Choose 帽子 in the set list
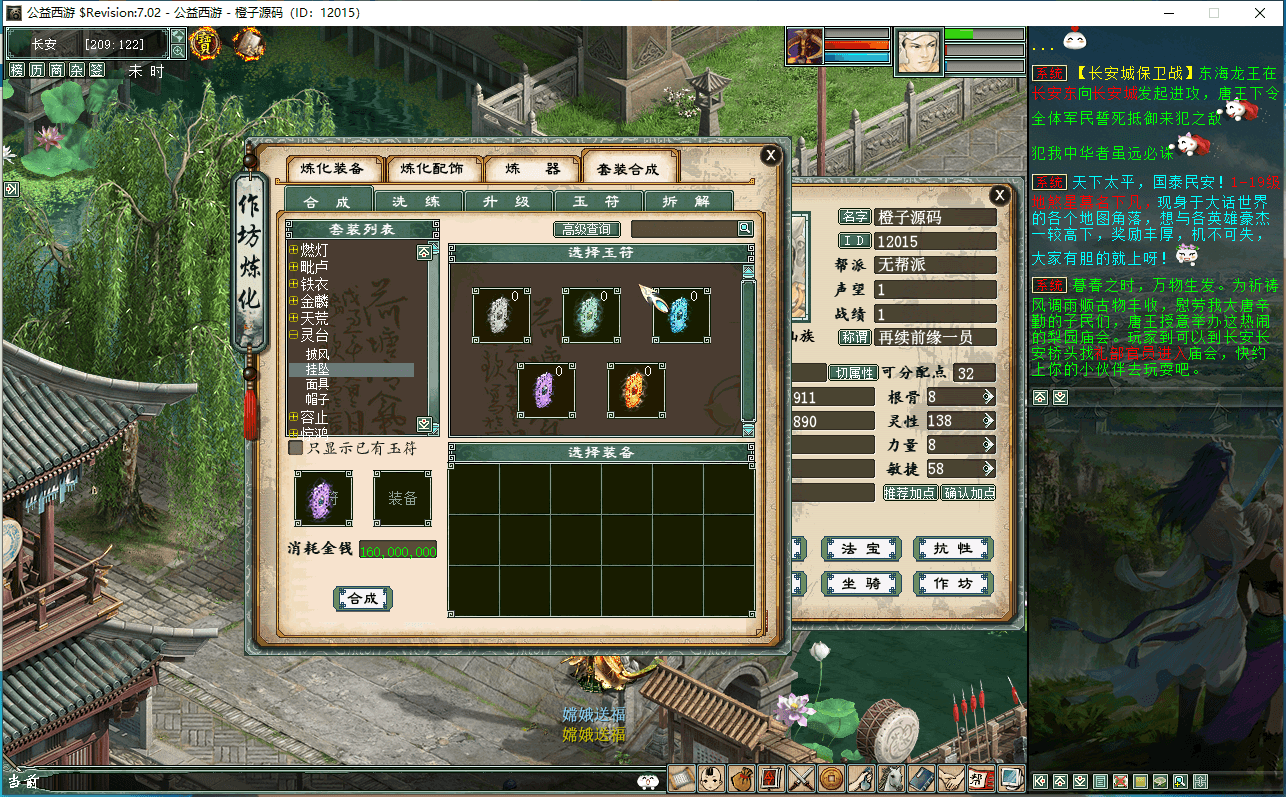1286x797 pixels. 317,399
